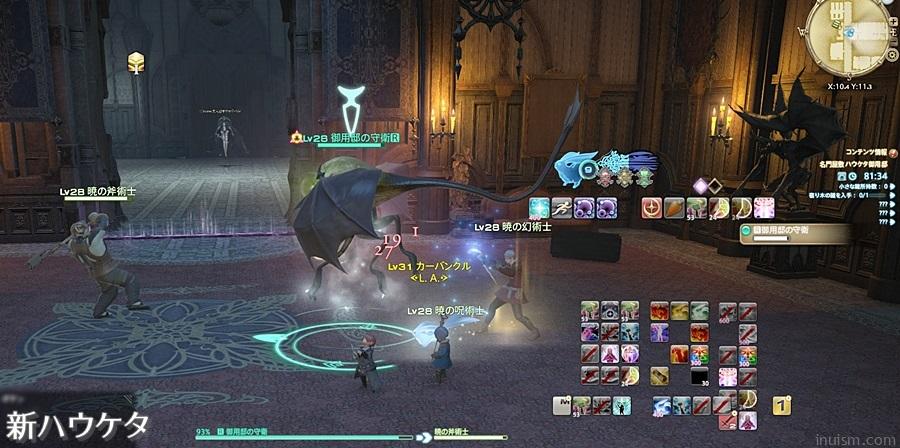Click the pink burst icon right of the crescents

(x=765, y=208)
